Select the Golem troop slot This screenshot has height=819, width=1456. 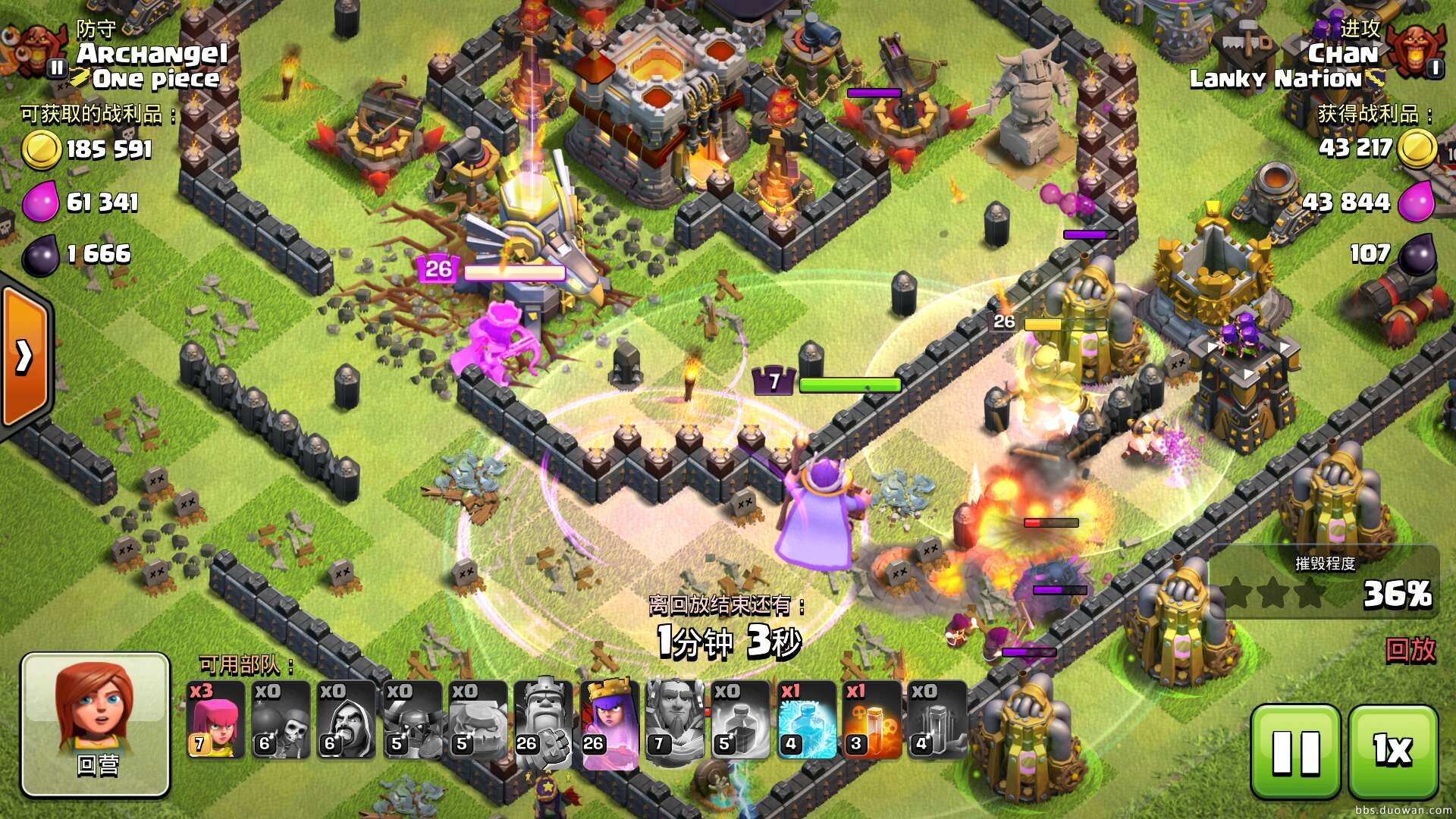477,720
